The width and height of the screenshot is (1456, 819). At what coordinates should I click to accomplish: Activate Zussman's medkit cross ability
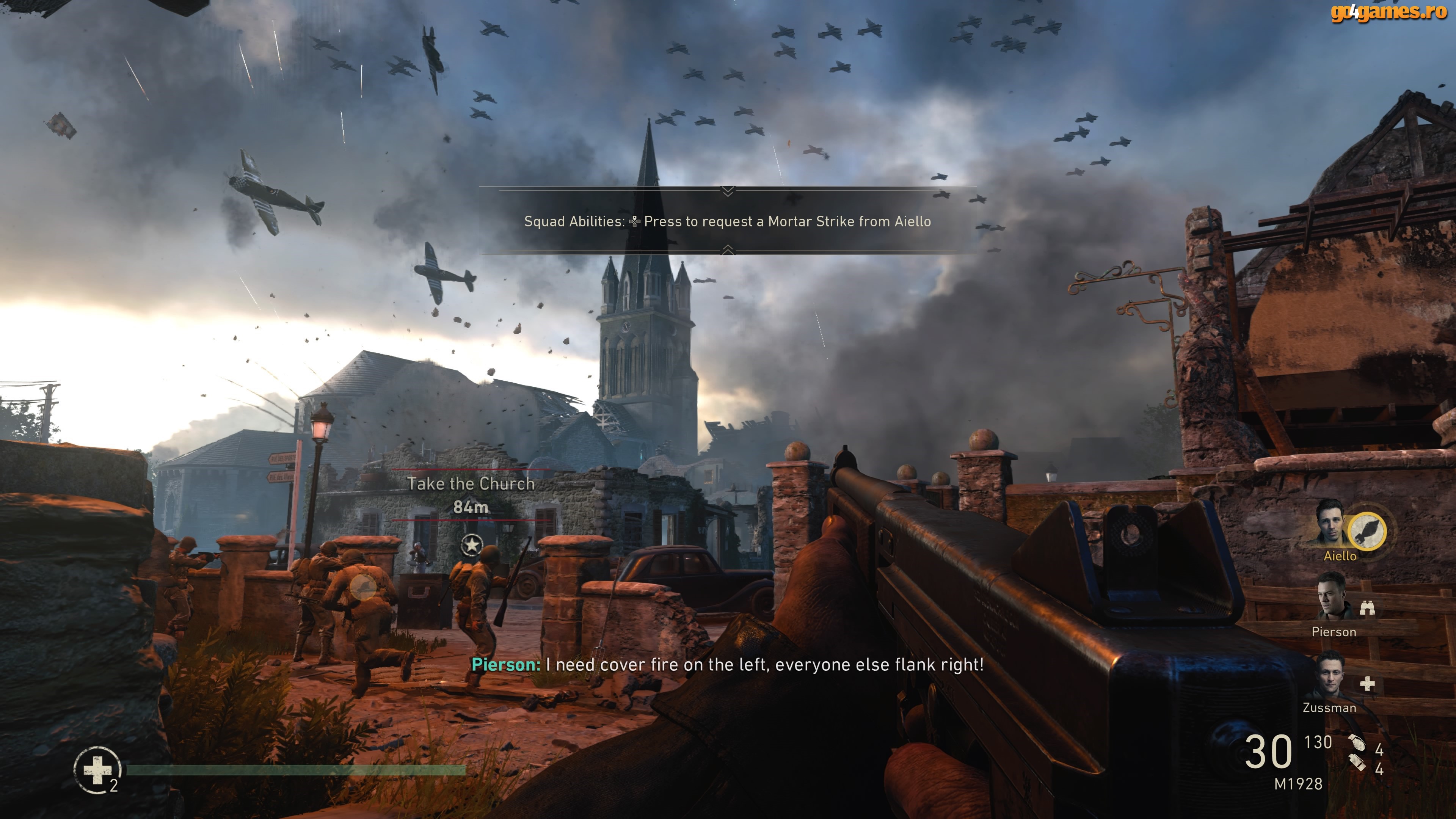1367,684
